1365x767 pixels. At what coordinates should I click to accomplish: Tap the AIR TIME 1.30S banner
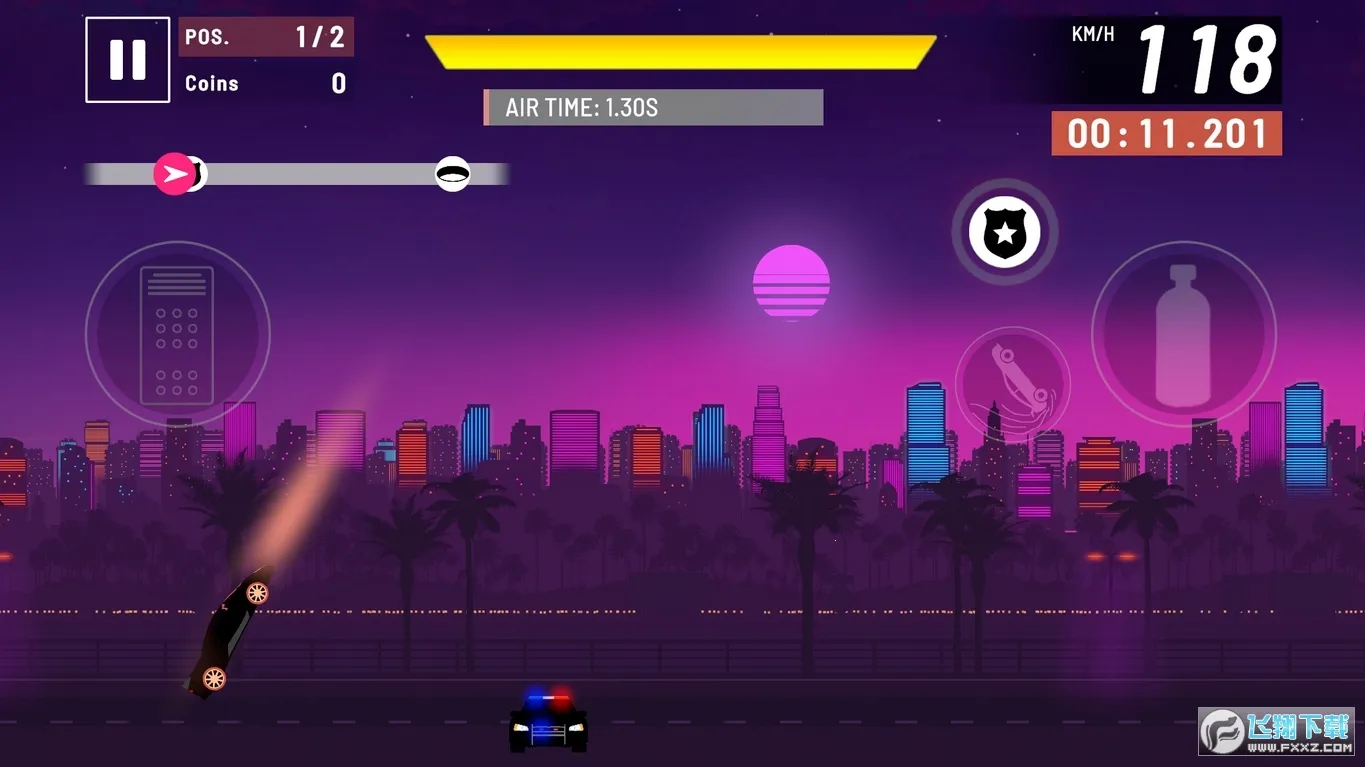pos(652,107)
